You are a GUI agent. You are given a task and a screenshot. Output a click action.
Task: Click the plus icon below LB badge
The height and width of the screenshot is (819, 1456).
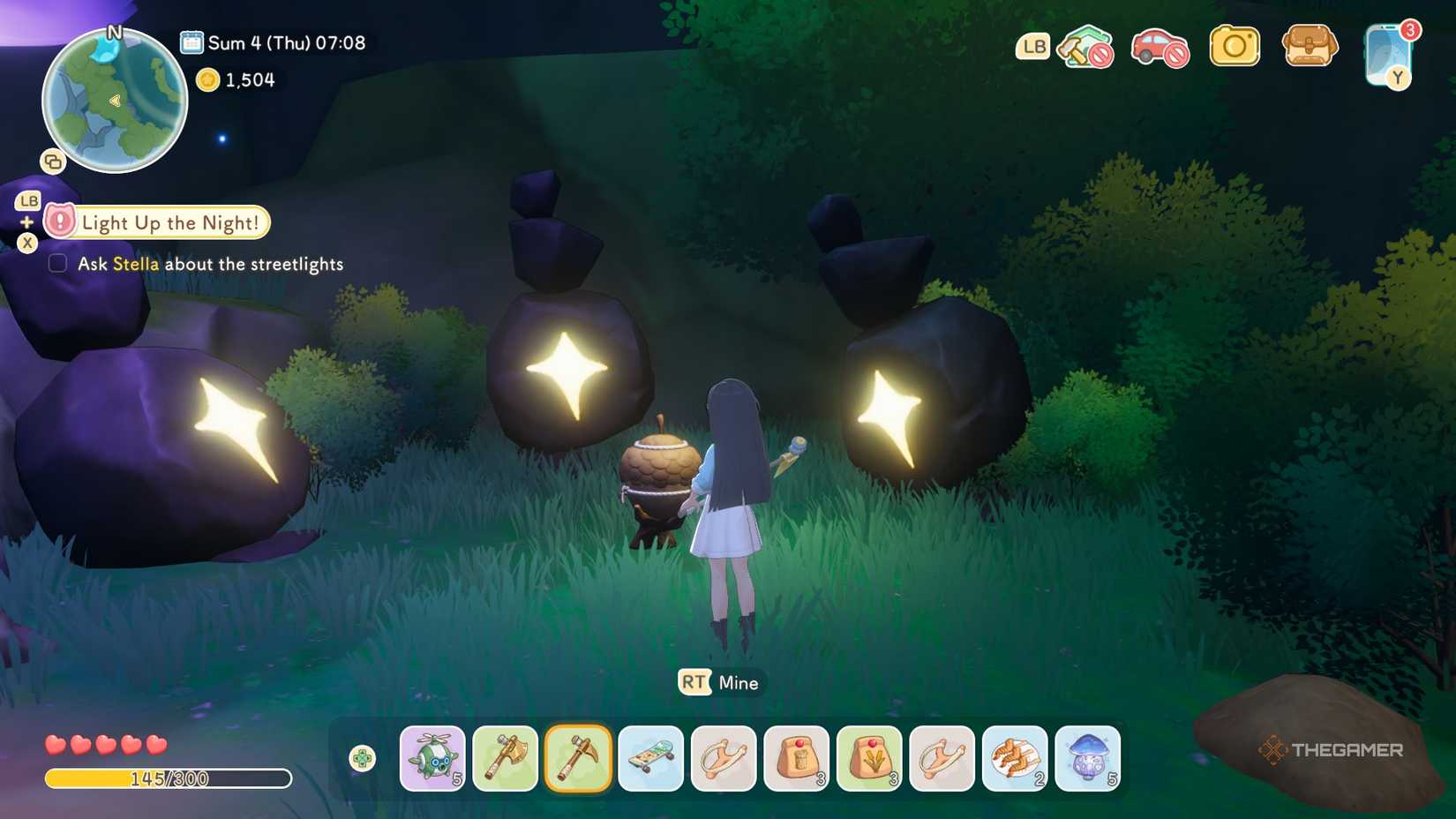coord(26,222)
